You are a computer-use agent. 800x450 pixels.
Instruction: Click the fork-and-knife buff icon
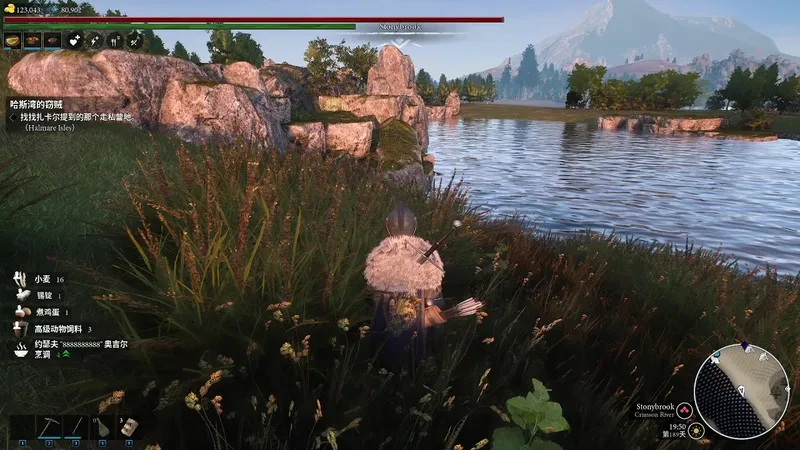click(x=114, y=41)
